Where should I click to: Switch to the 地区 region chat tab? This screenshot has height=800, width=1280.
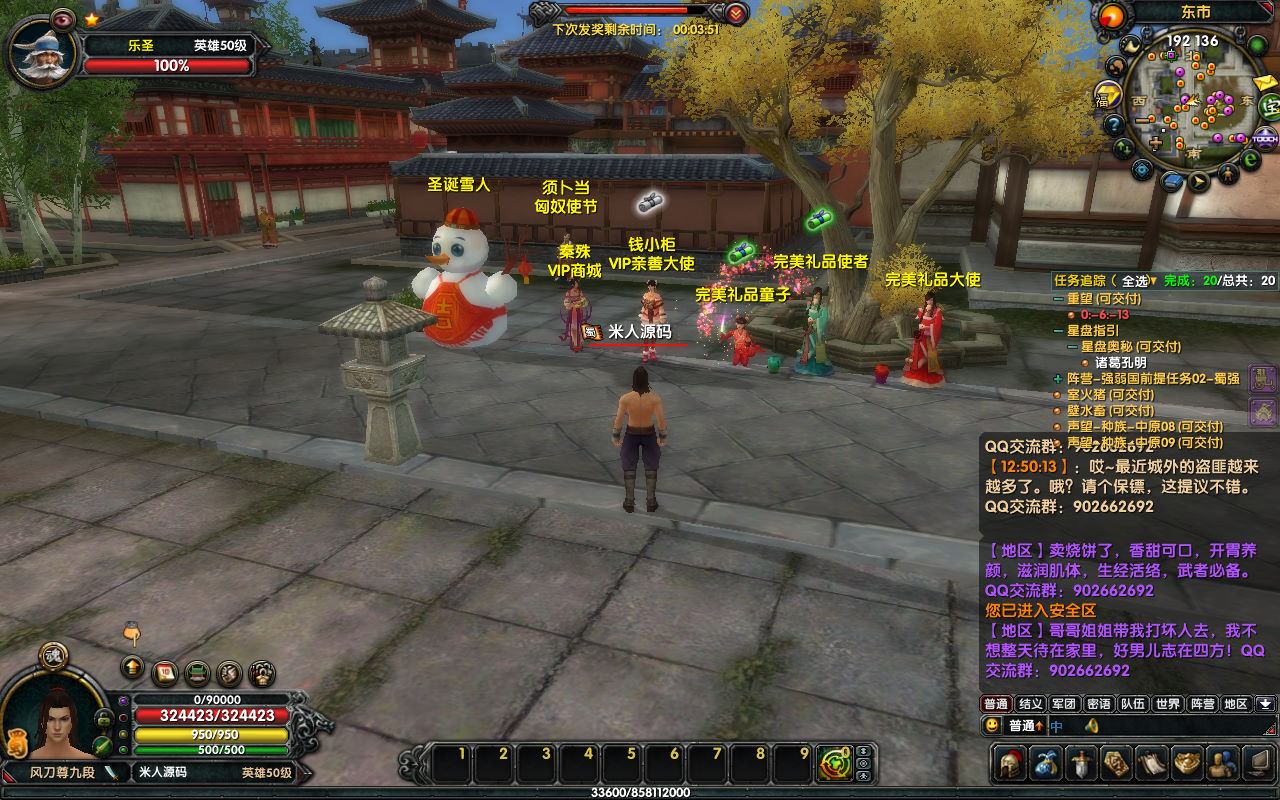pyautogui.click(x=1236, y=704)
